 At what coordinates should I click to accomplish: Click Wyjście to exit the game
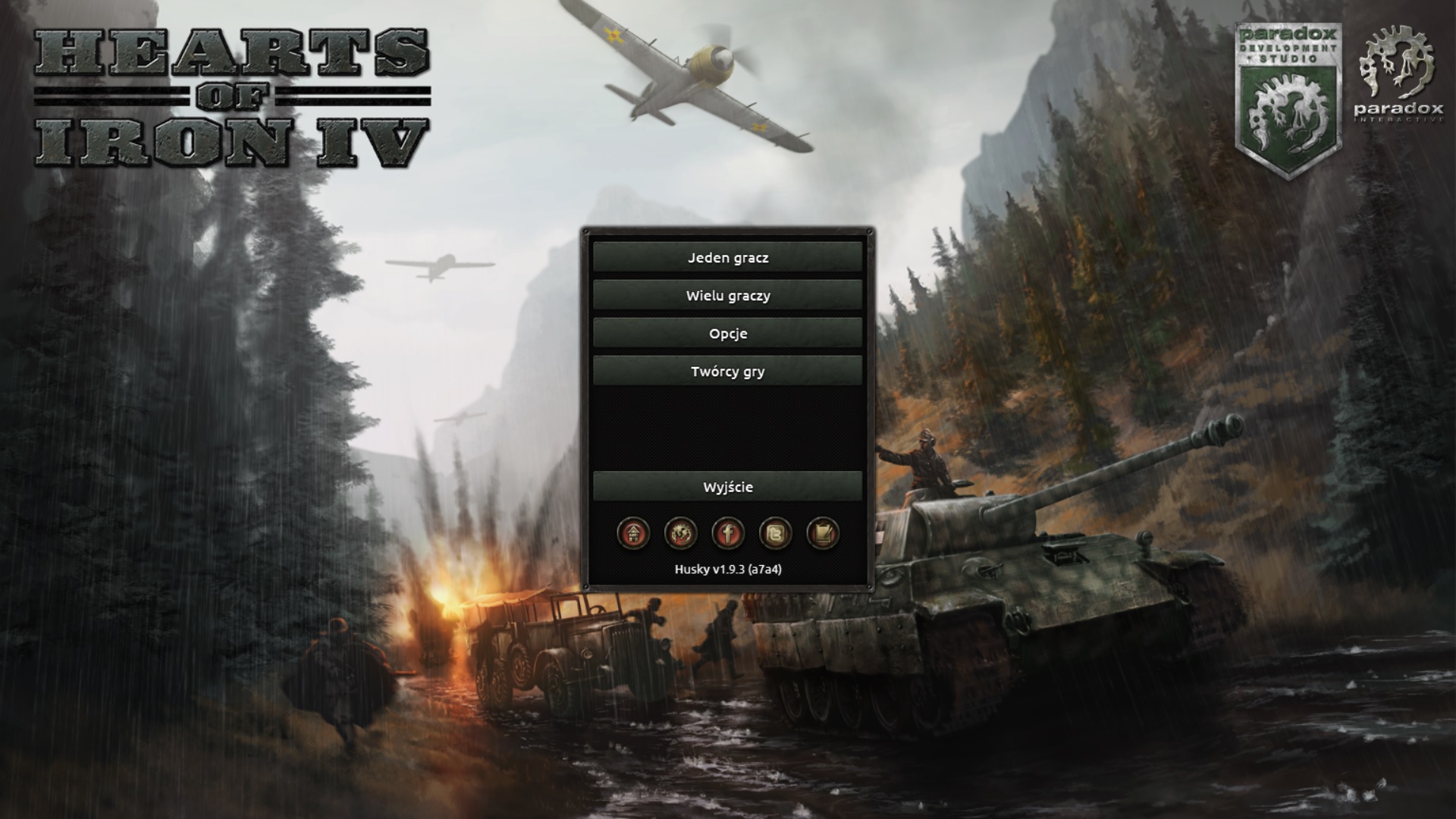pos(729,488)
